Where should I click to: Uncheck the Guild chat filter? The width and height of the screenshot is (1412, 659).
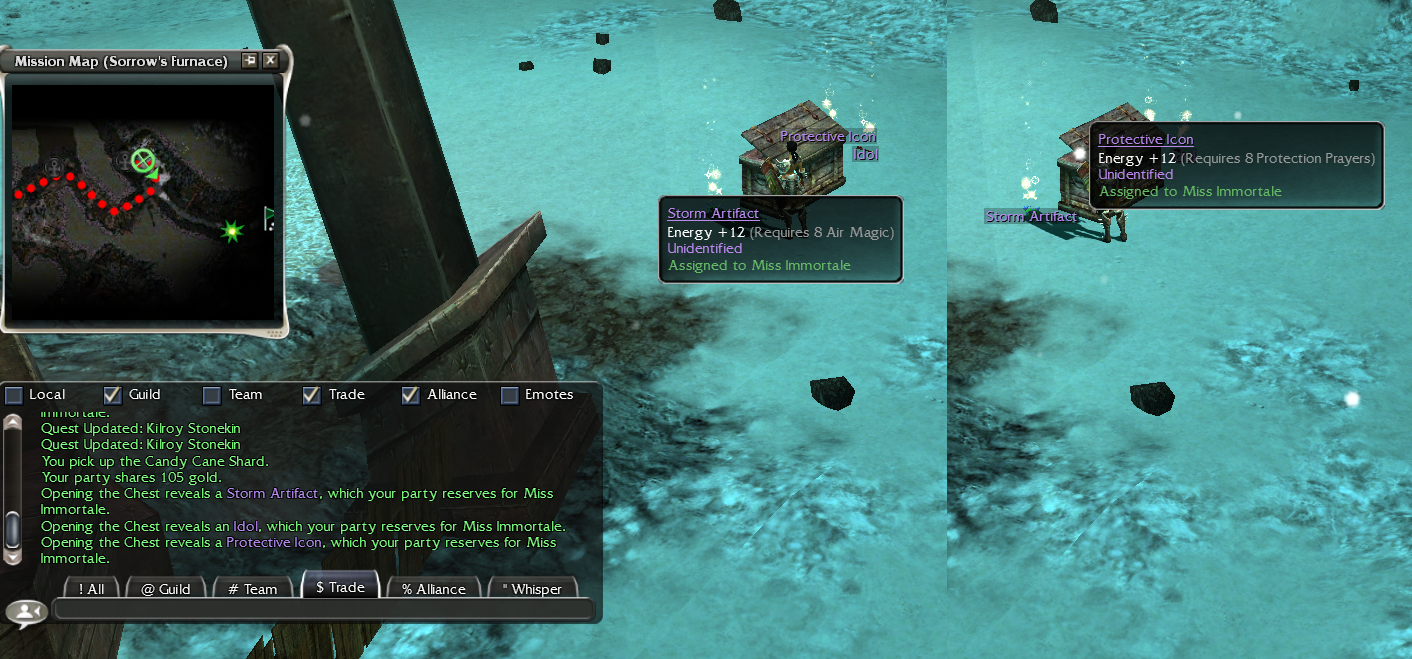[113, 395]
